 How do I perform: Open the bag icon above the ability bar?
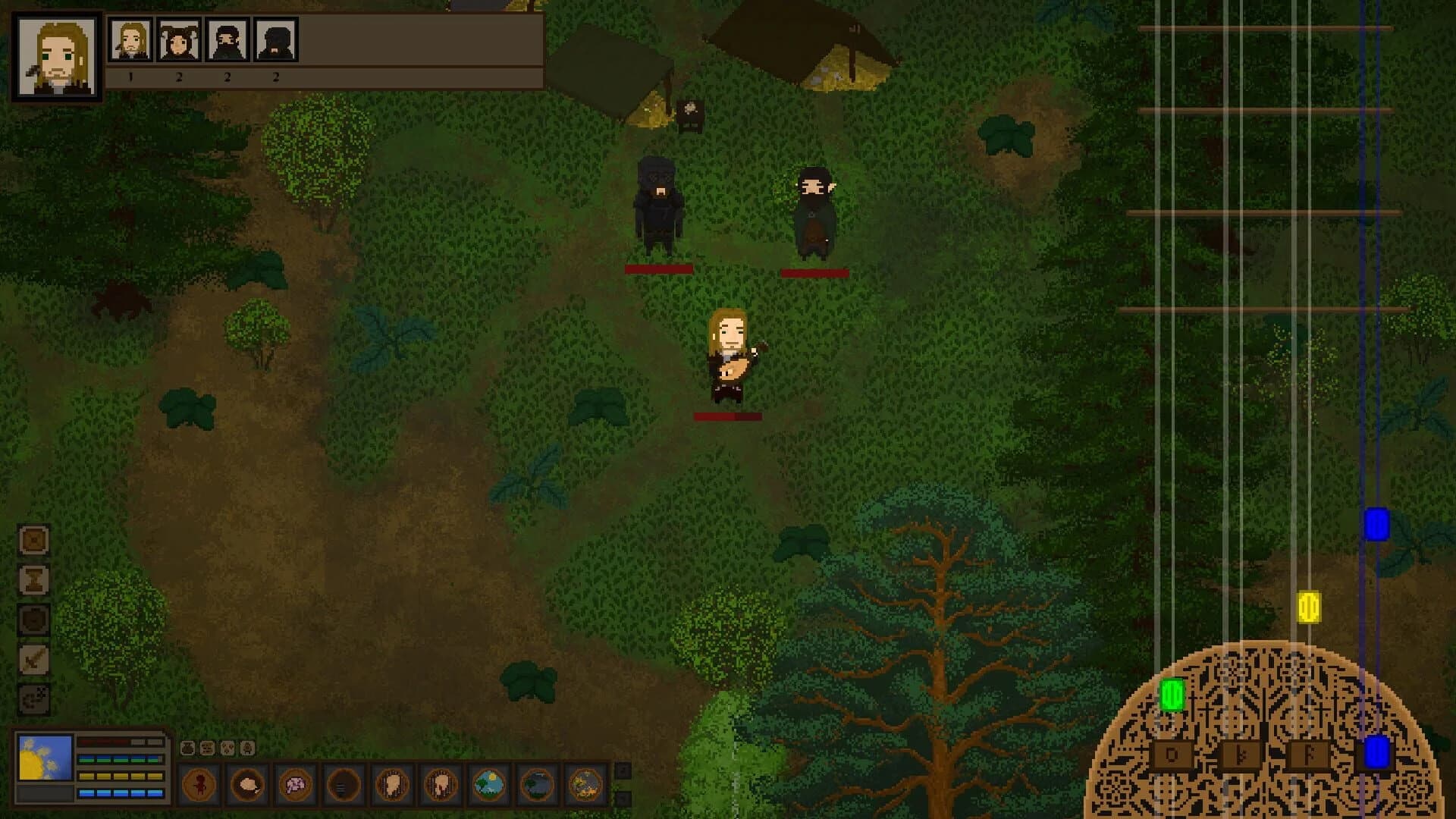(188, 747)
